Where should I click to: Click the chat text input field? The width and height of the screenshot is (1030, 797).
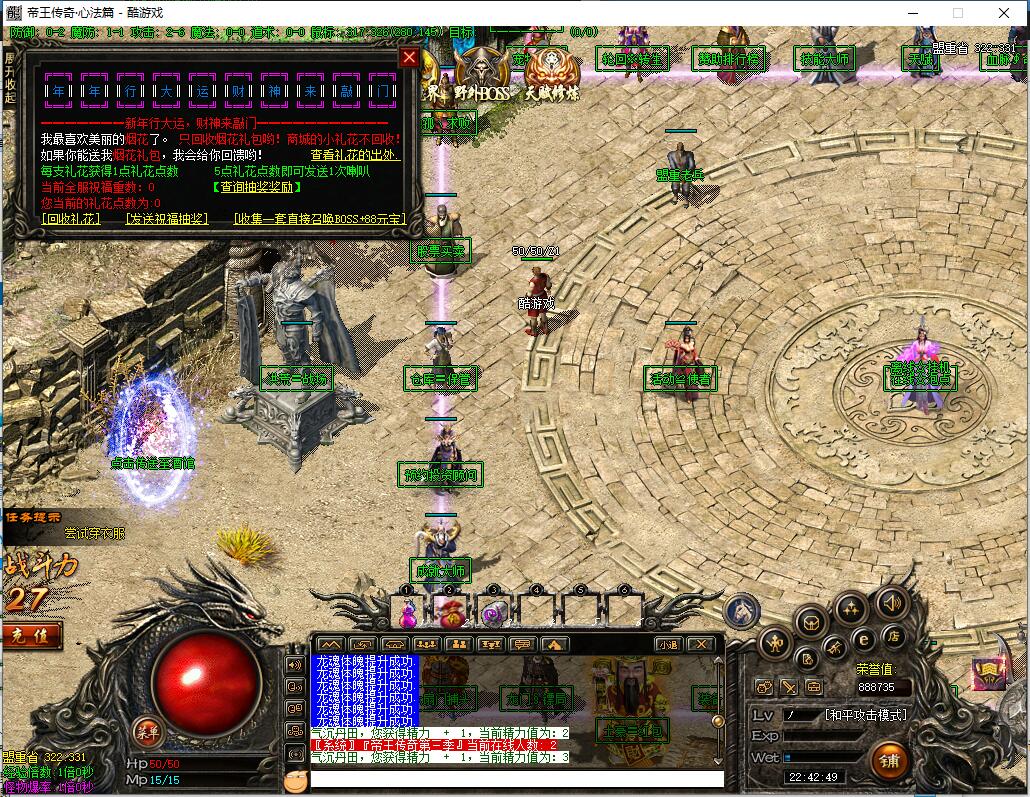tap(516, 778)
